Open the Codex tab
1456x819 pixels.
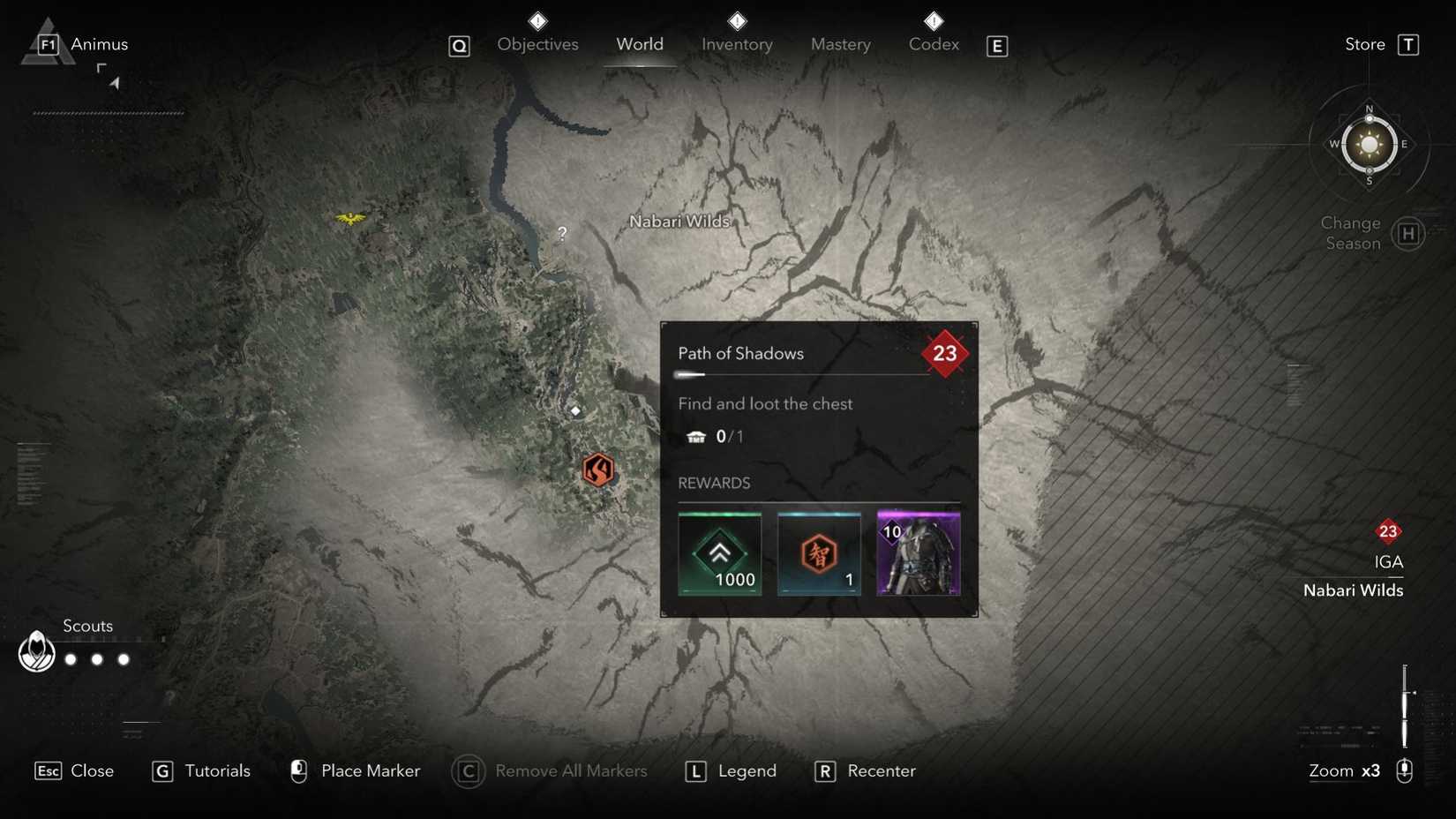[x=933, y=43]
